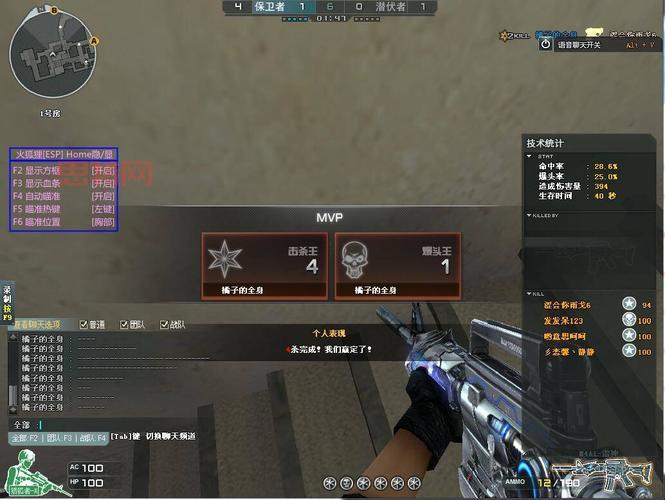This screenshot has width=665, height=500.
Task: Select the 爆头王 MVP card
Action: click(x=397, y=265)
